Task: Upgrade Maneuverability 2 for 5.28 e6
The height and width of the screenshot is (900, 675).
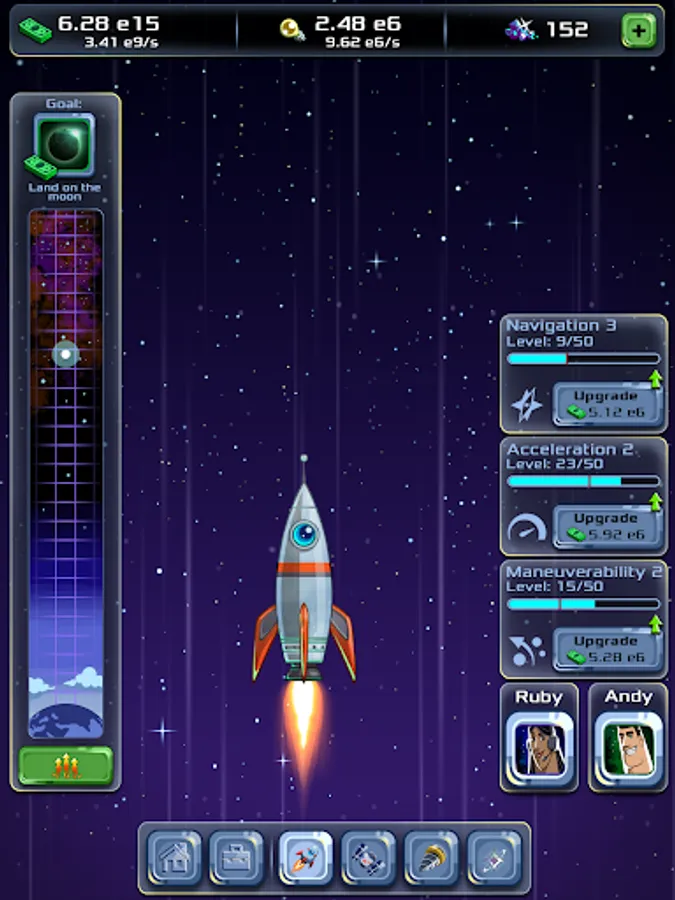Action: coord(606,648)
